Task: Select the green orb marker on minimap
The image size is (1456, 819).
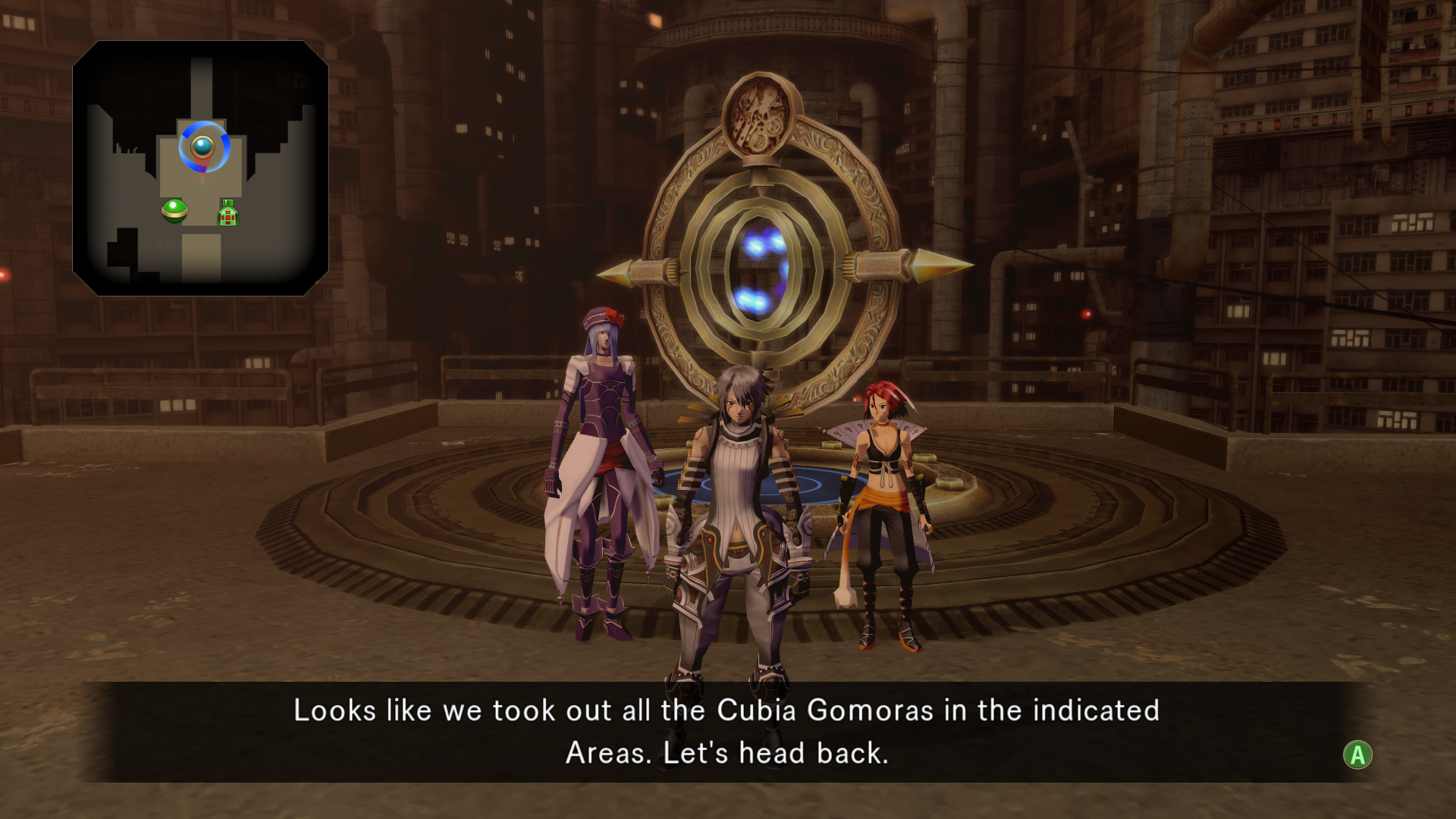Action: pos(174,210)
